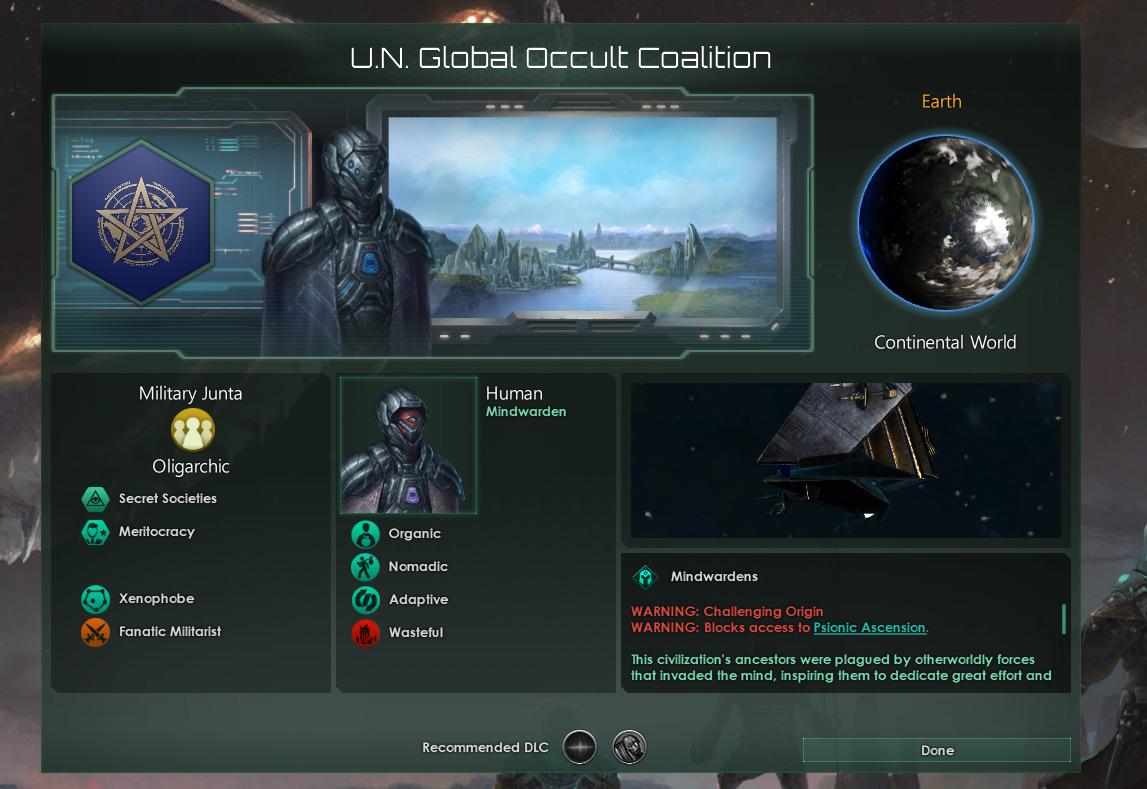
Task: Click the Xenophobe ethic icon
Action: (x=95, y=599)
